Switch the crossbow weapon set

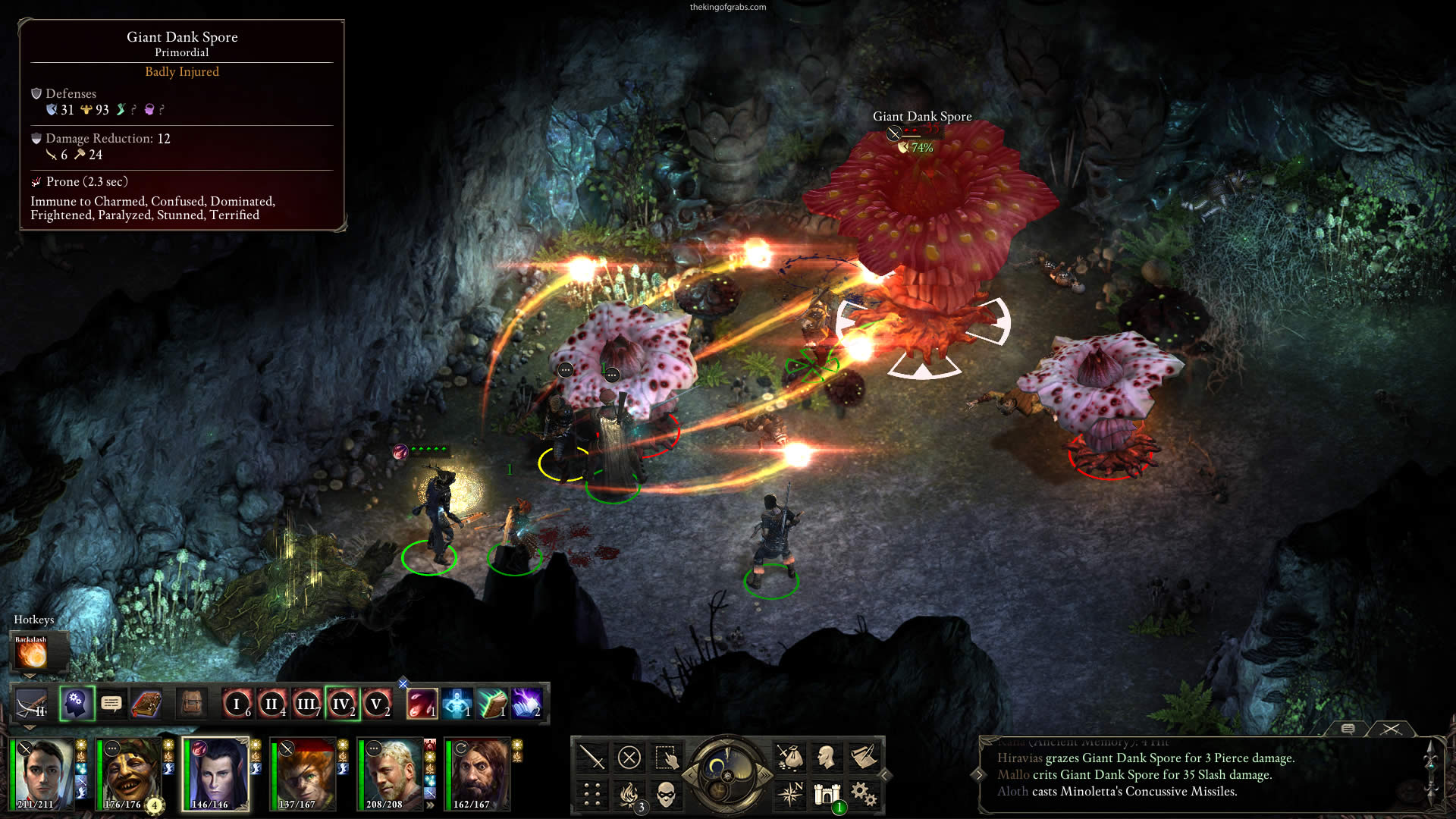click(32, 704)
